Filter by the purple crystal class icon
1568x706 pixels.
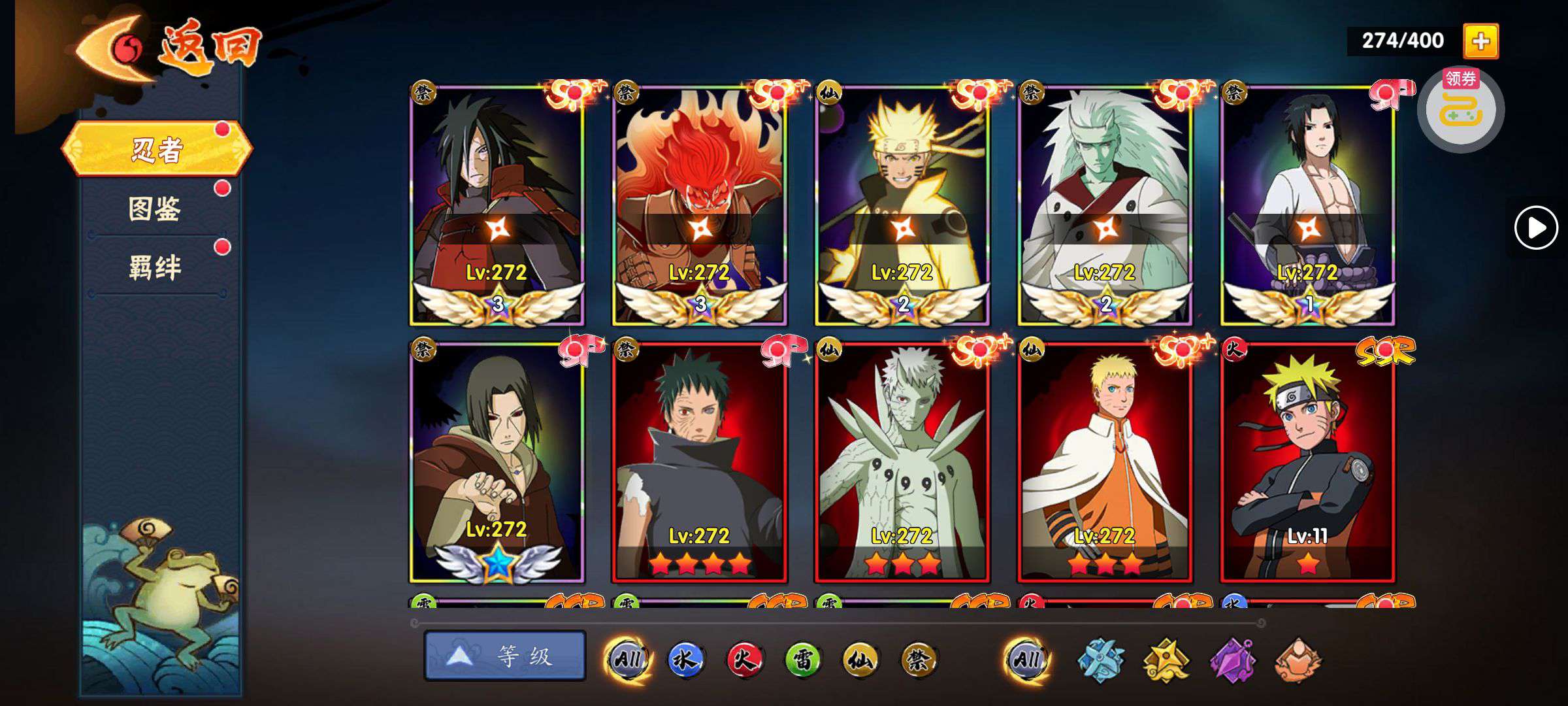point(1232,660)
